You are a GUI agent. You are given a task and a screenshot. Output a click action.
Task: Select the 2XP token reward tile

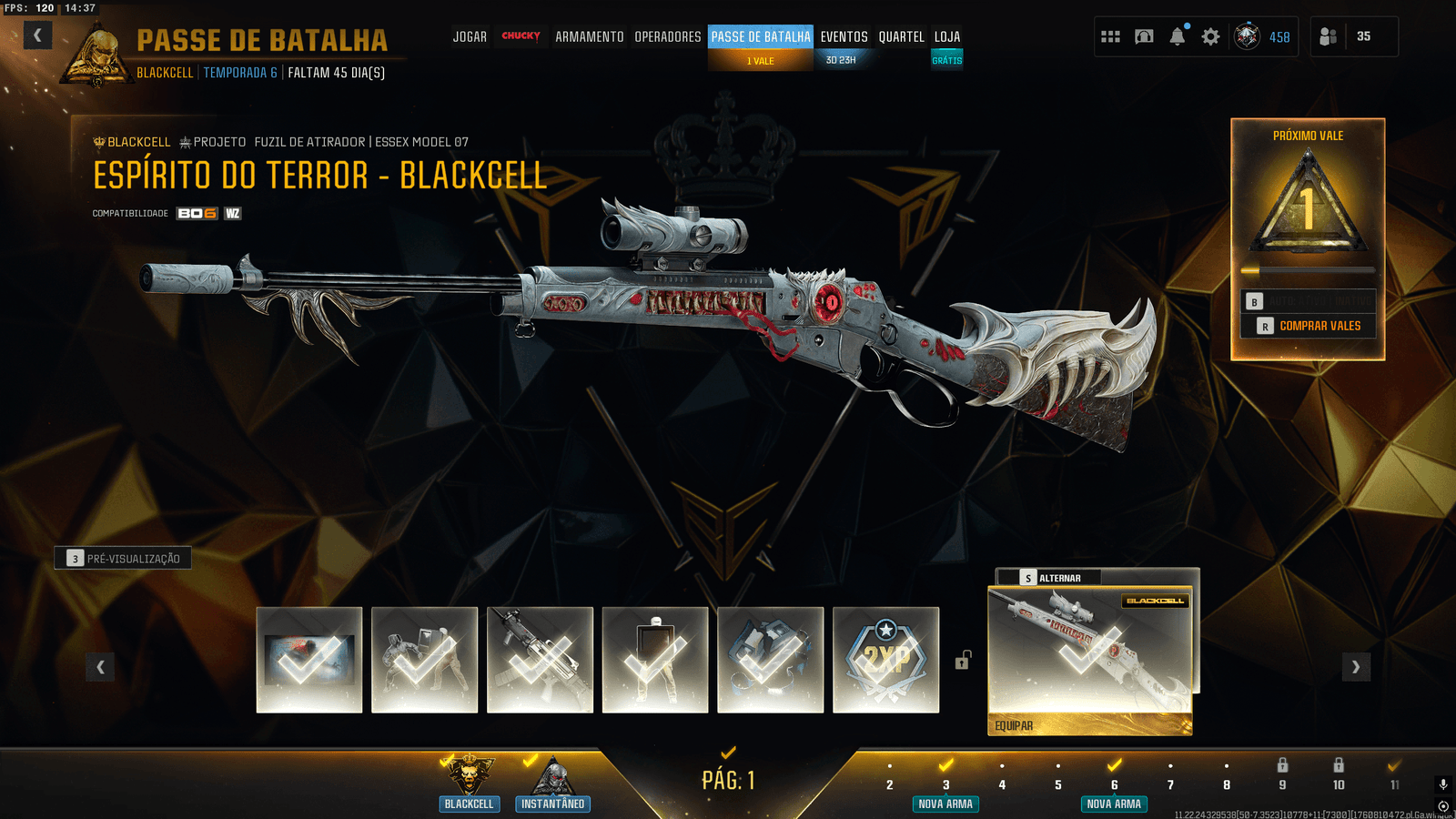point(885,660)
